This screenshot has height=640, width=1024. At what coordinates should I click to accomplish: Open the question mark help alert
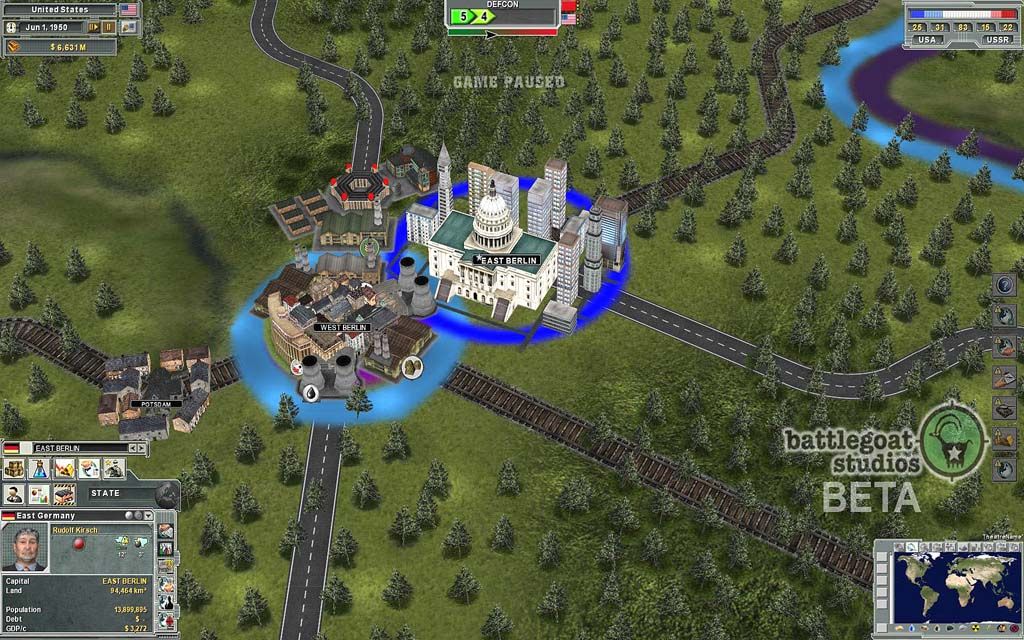[x=1005, y=285]
